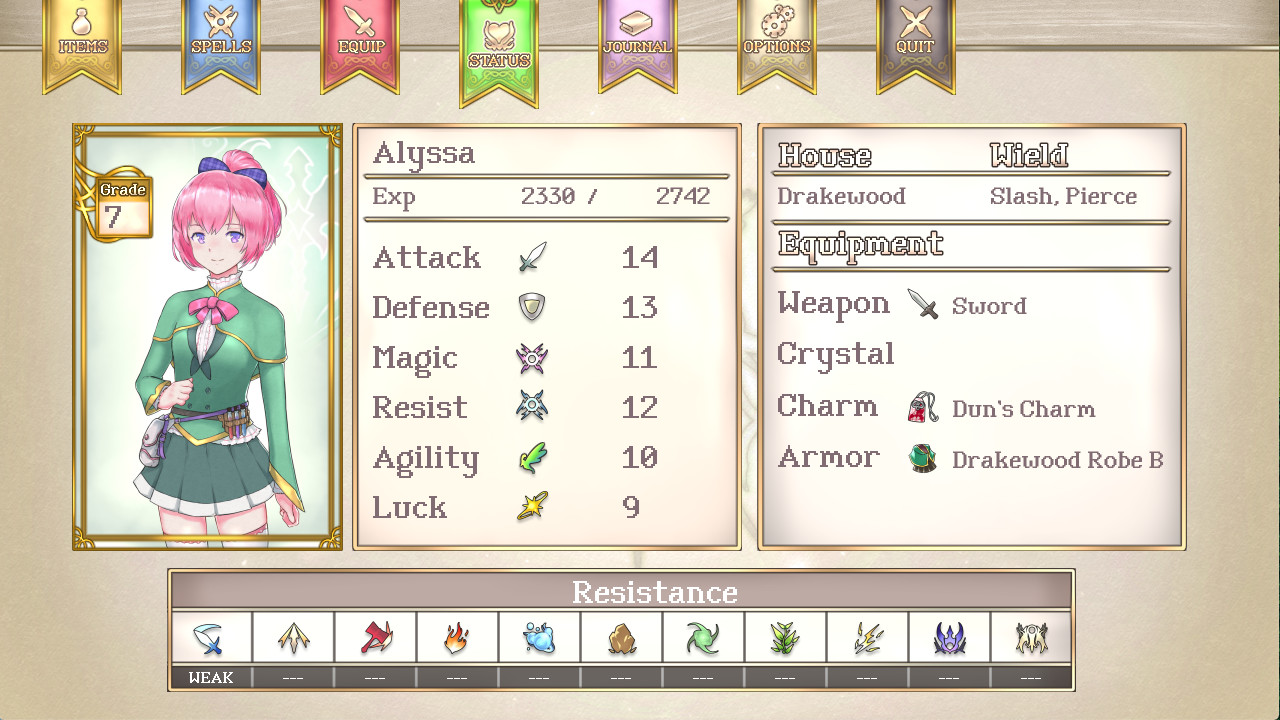
Task: Click the feather icon beside Agility
Action: [531, 457]
